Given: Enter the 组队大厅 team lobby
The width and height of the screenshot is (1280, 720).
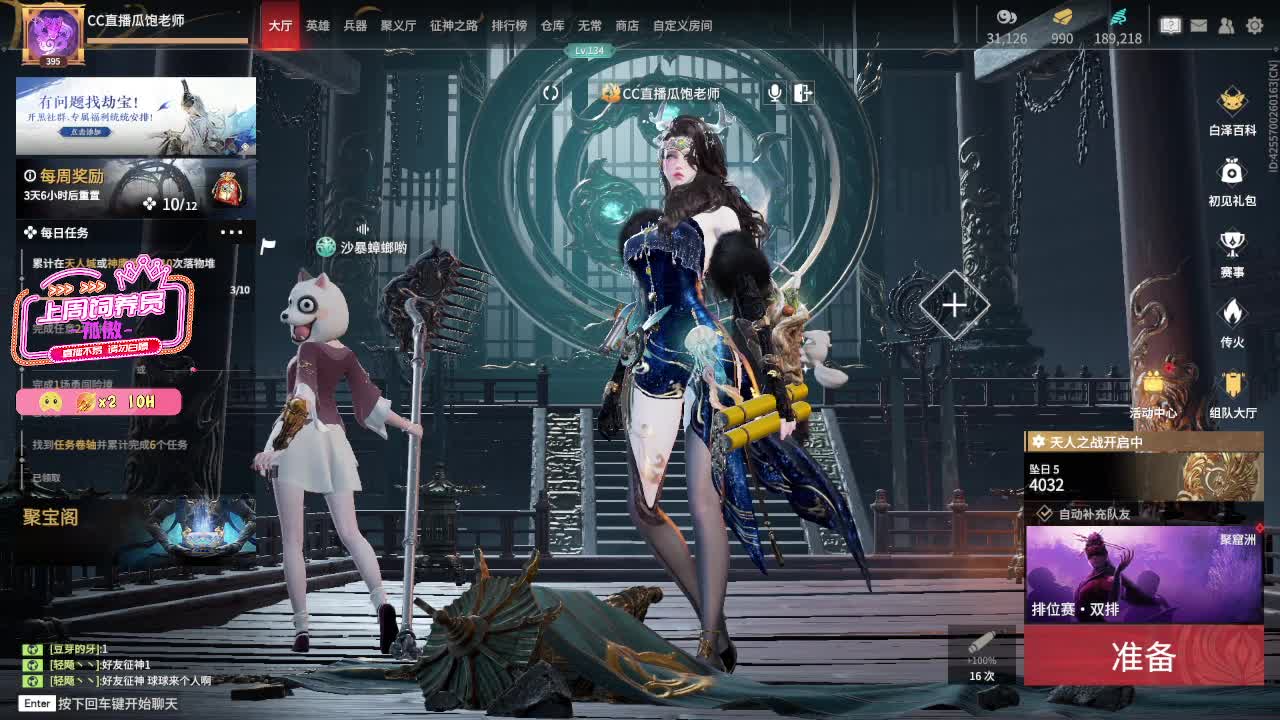Looking at the screenshot, I should (x=1231, y=390).
